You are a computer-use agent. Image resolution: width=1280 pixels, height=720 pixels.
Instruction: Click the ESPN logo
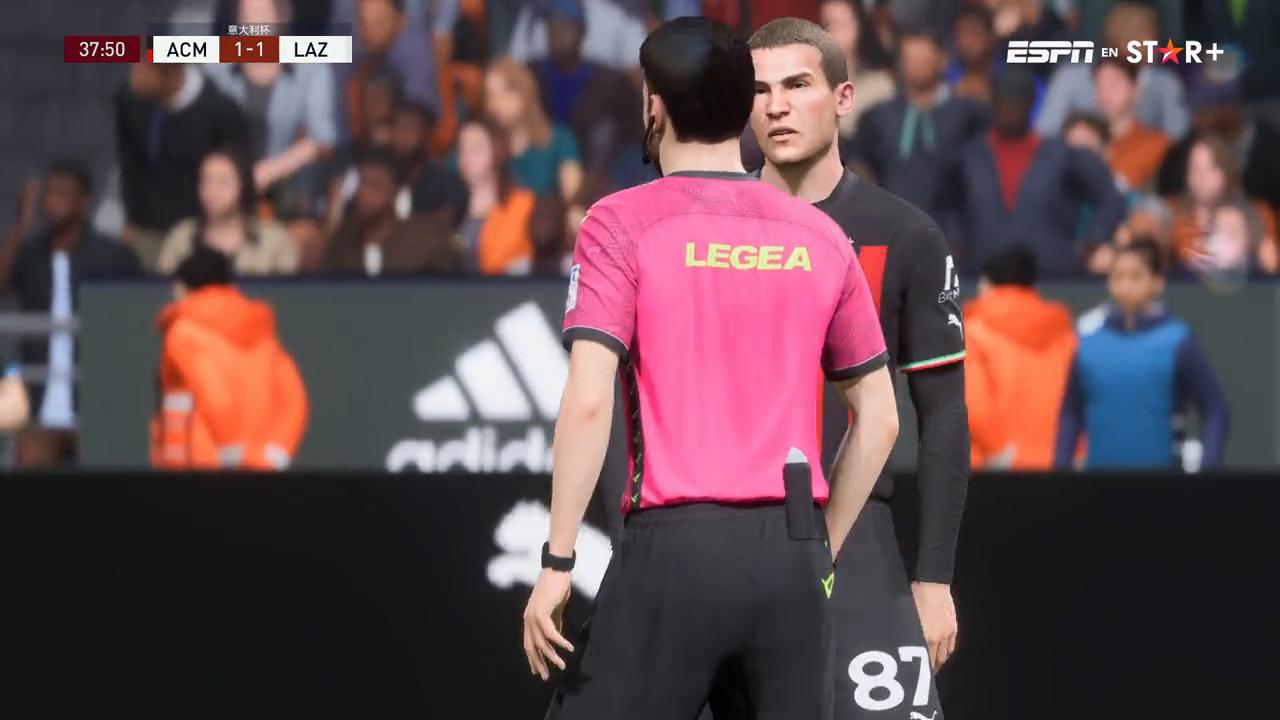[x=1050, y=51]
